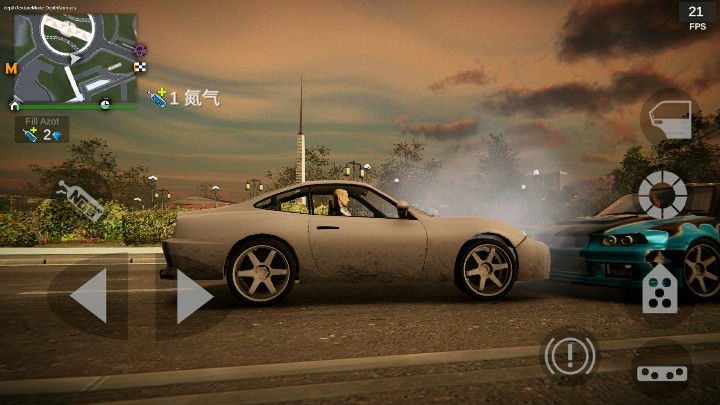Select the checkered flag marker on the minimap
Viewport: 720px width, 405px height.
click(141, 67)
